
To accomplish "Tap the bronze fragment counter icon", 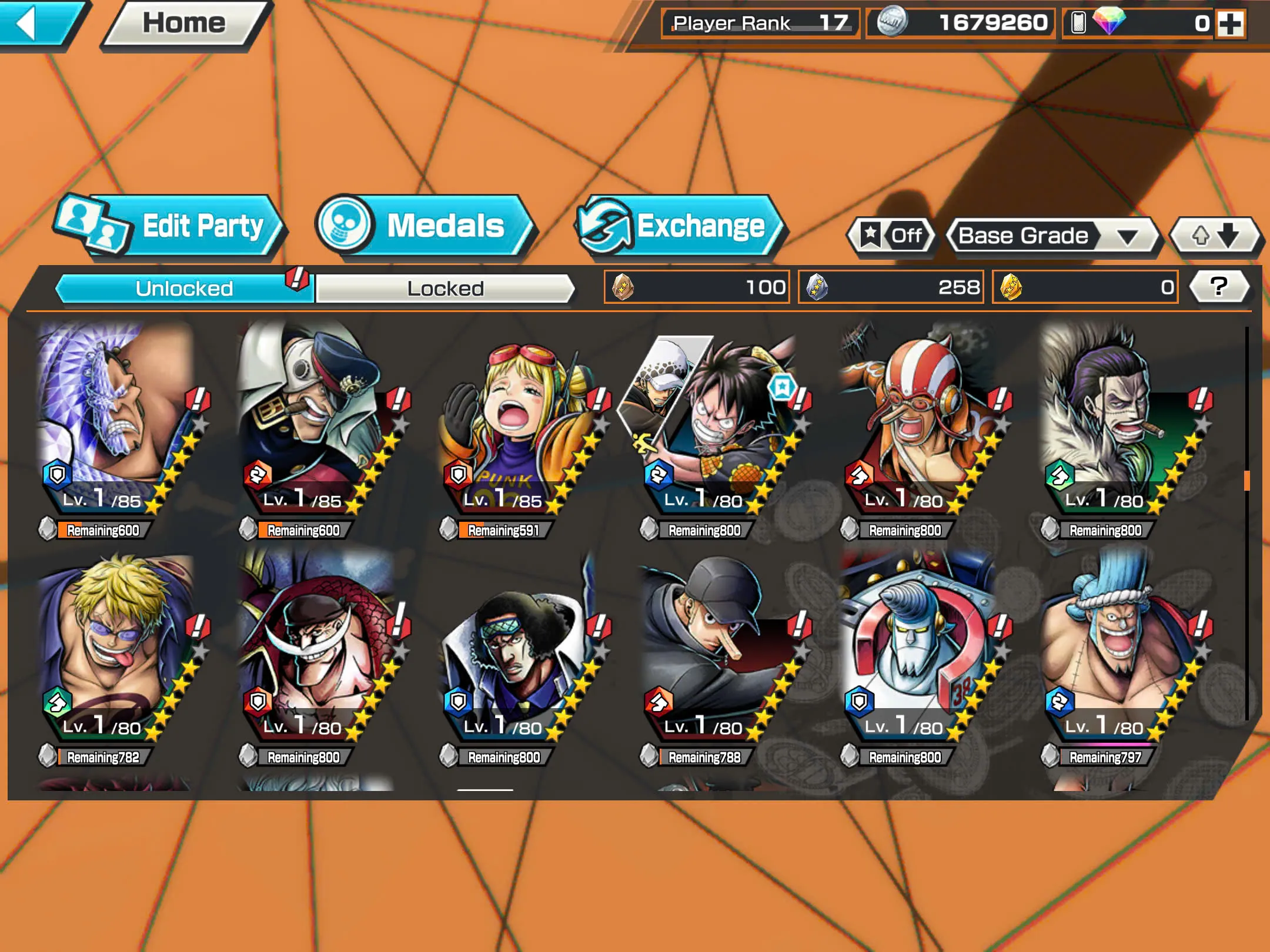I will click(x=623, y=286).
